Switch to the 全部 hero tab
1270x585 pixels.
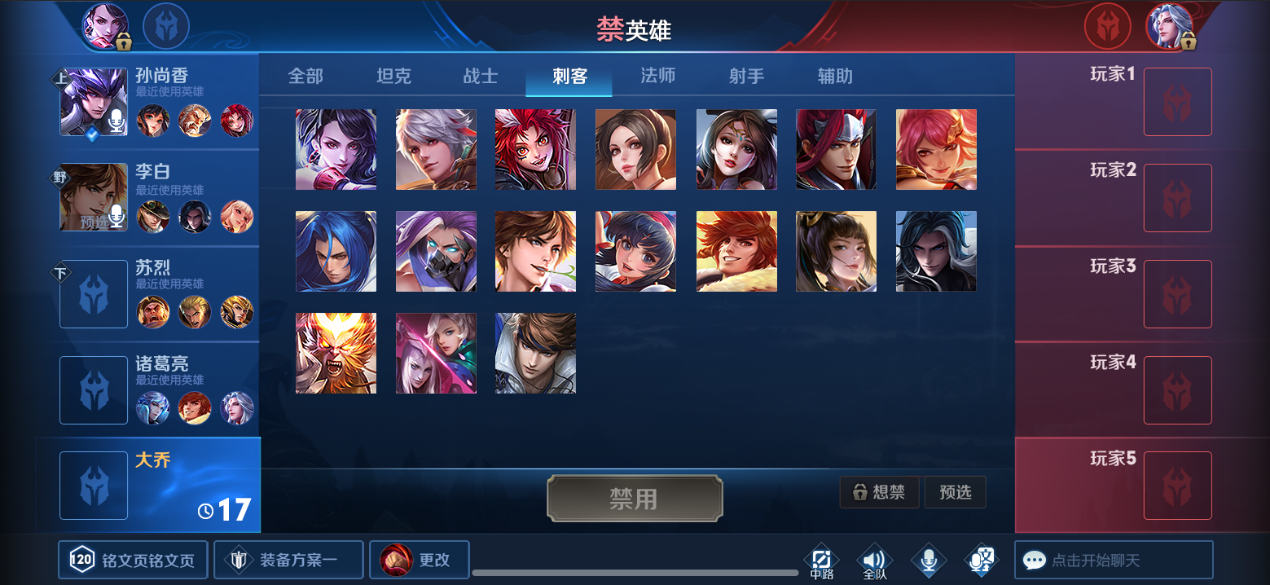pyautogui.click(x=305, y=76)
